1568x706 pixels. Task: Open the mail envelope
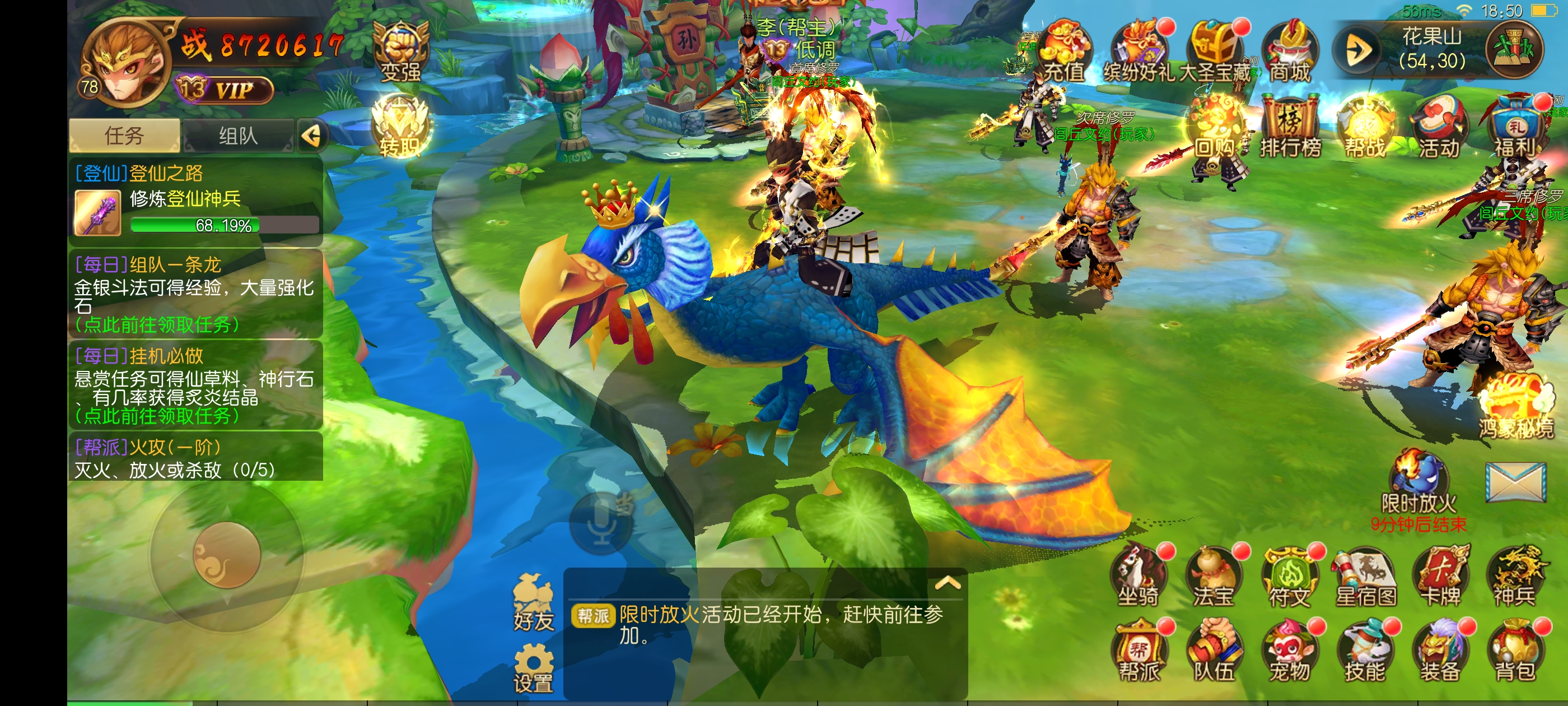[1515, 482]
